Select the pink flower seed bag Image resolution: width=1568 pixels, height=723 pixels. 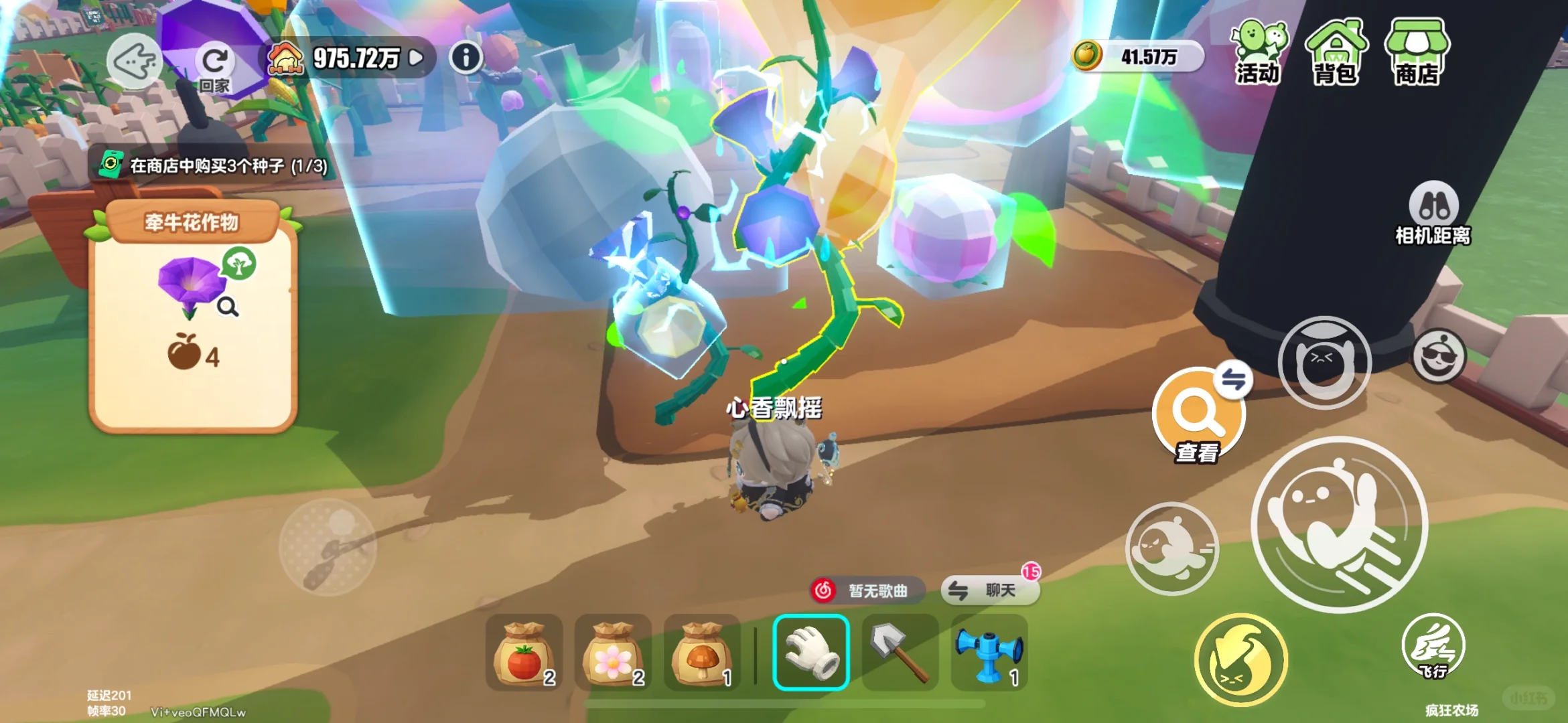(613, 653)
